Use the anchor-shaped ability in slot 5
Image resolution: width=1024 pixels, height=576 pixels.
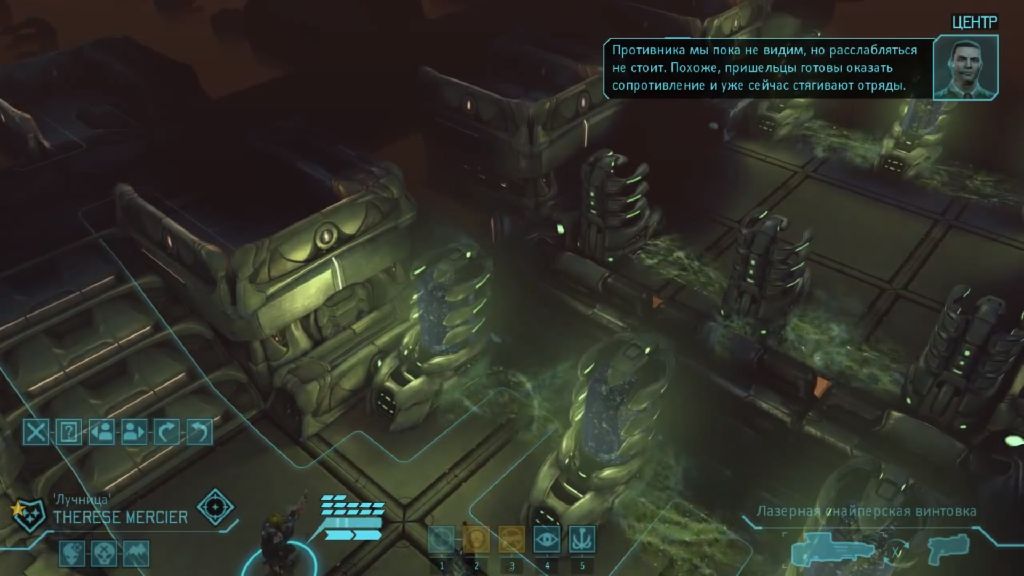coord(582,540)
